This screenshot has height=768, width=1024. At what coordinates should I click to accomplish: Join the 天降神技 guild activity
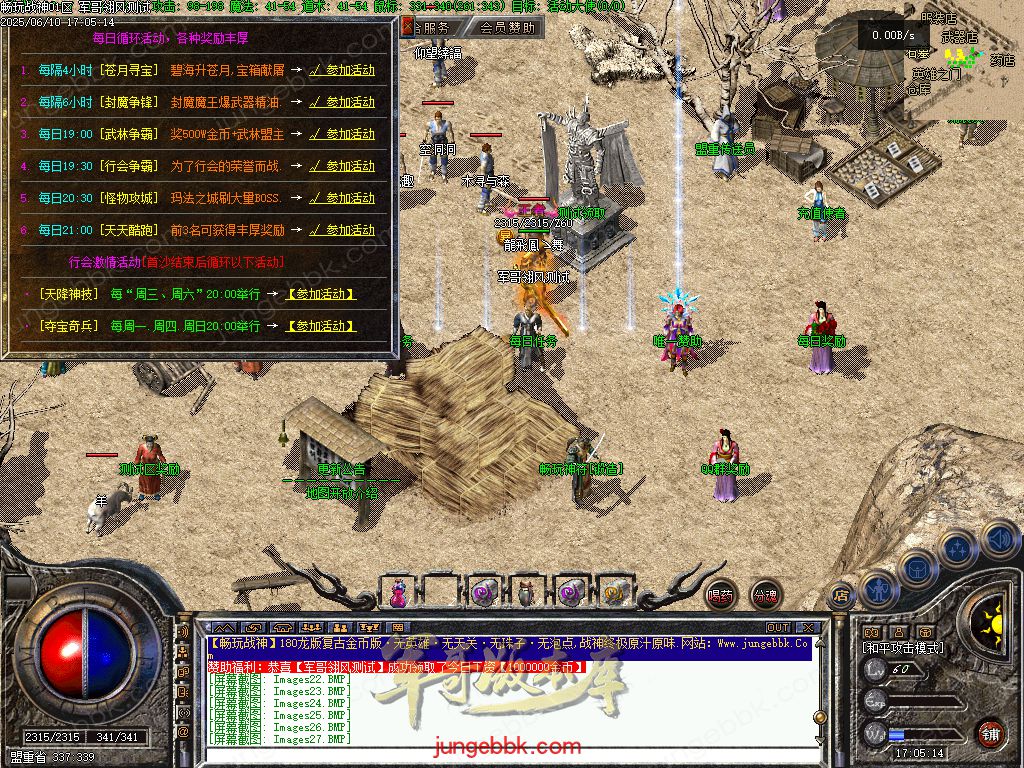pyautogui.click(x=321, y=294)
